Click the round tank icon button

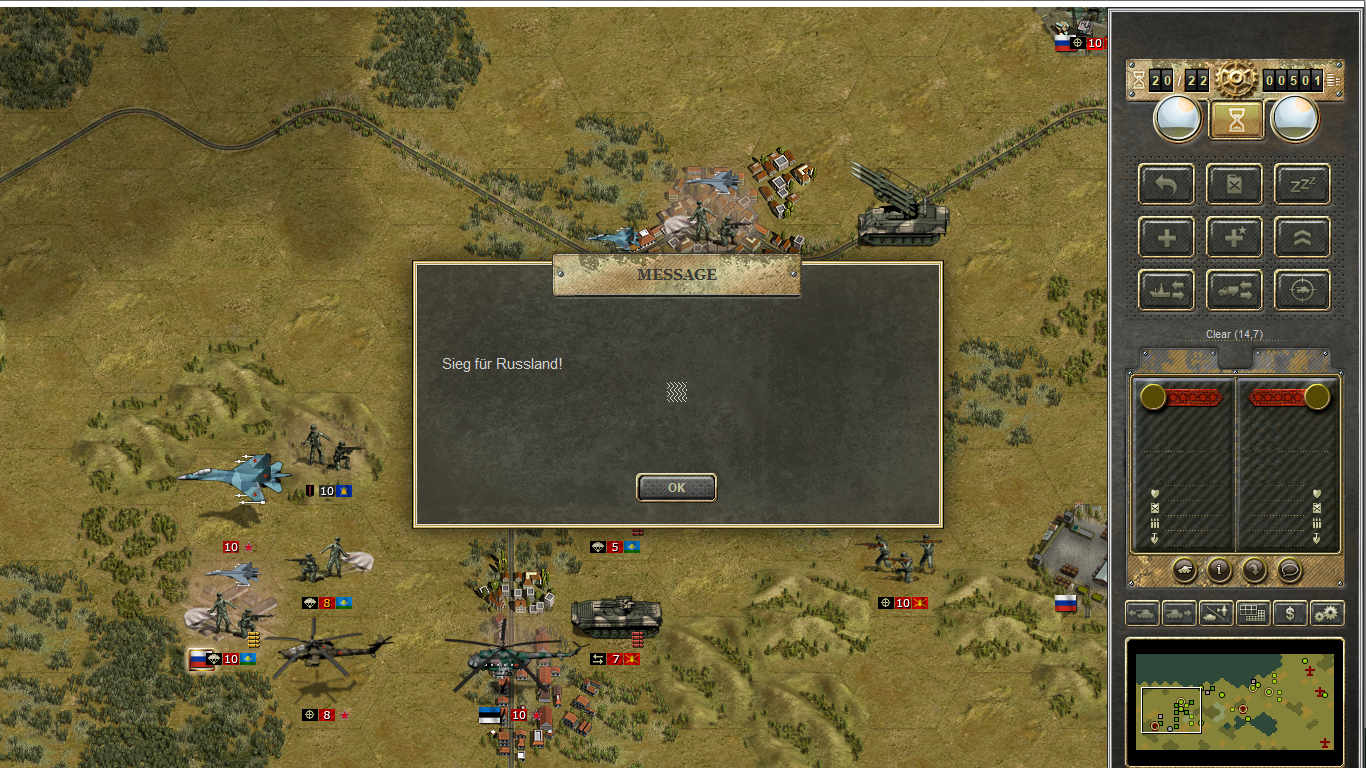coord(1184,570)
